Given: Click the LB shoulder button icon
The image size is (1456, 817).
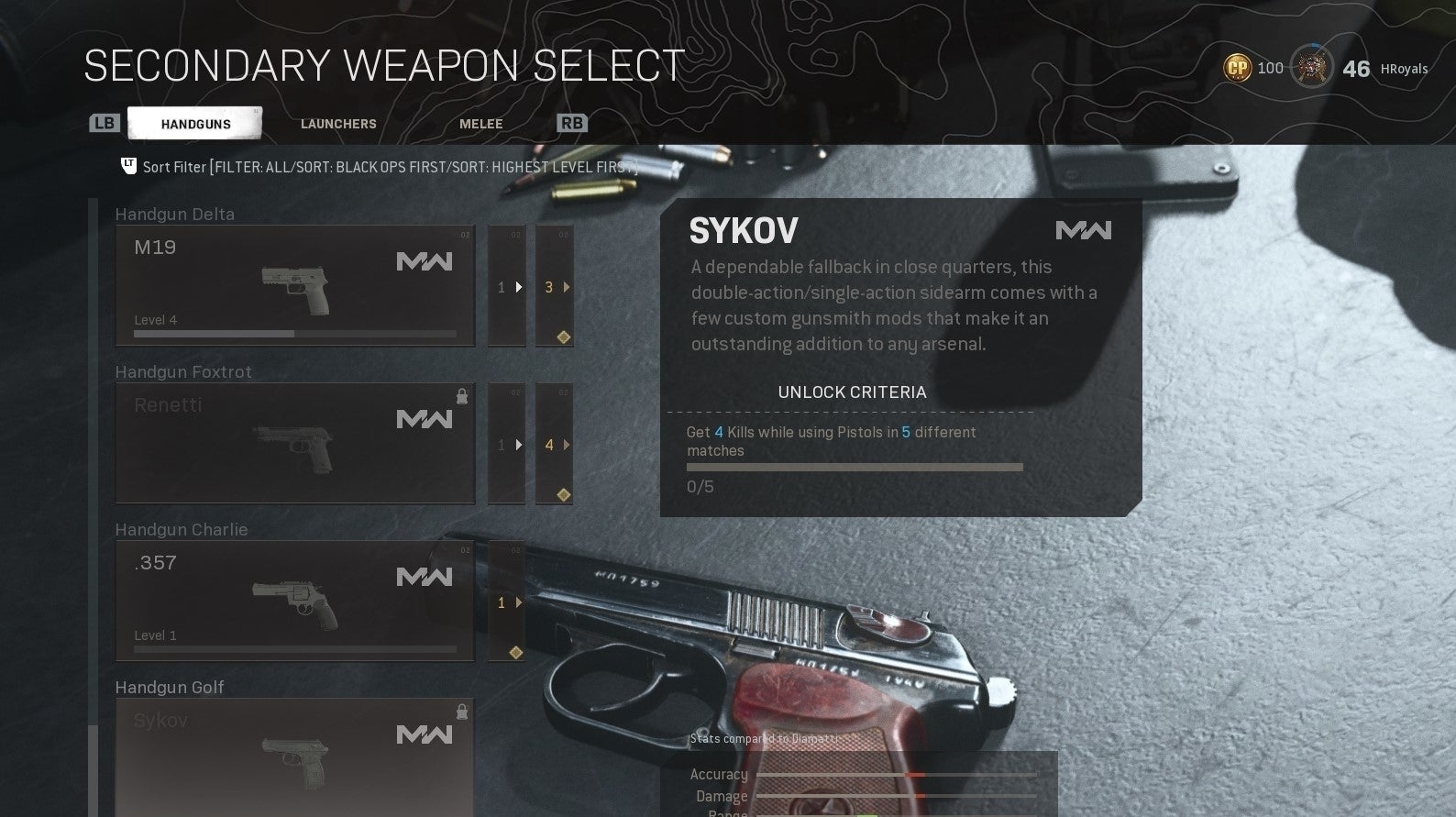Looking at the screenshot, I should pyautogui.click(x=104, y=122).
